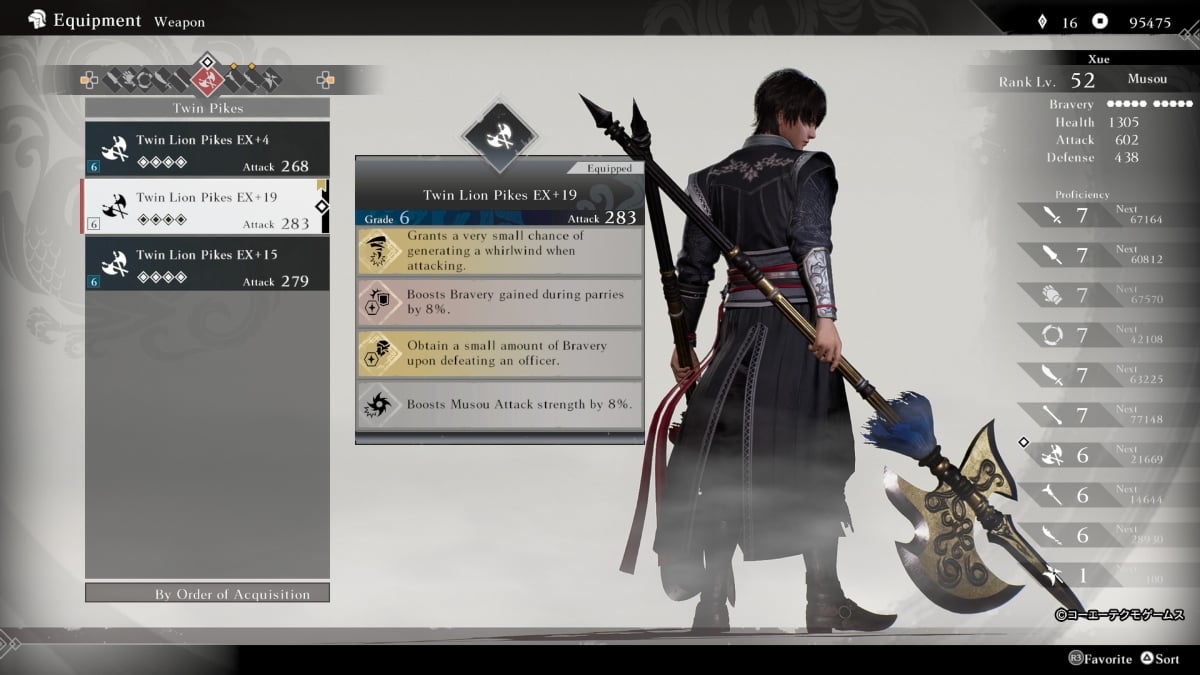Choose Twin Lion Pikes EX+15 weapon
This screenshot has width=1200, height=675.
pos(207,264)
